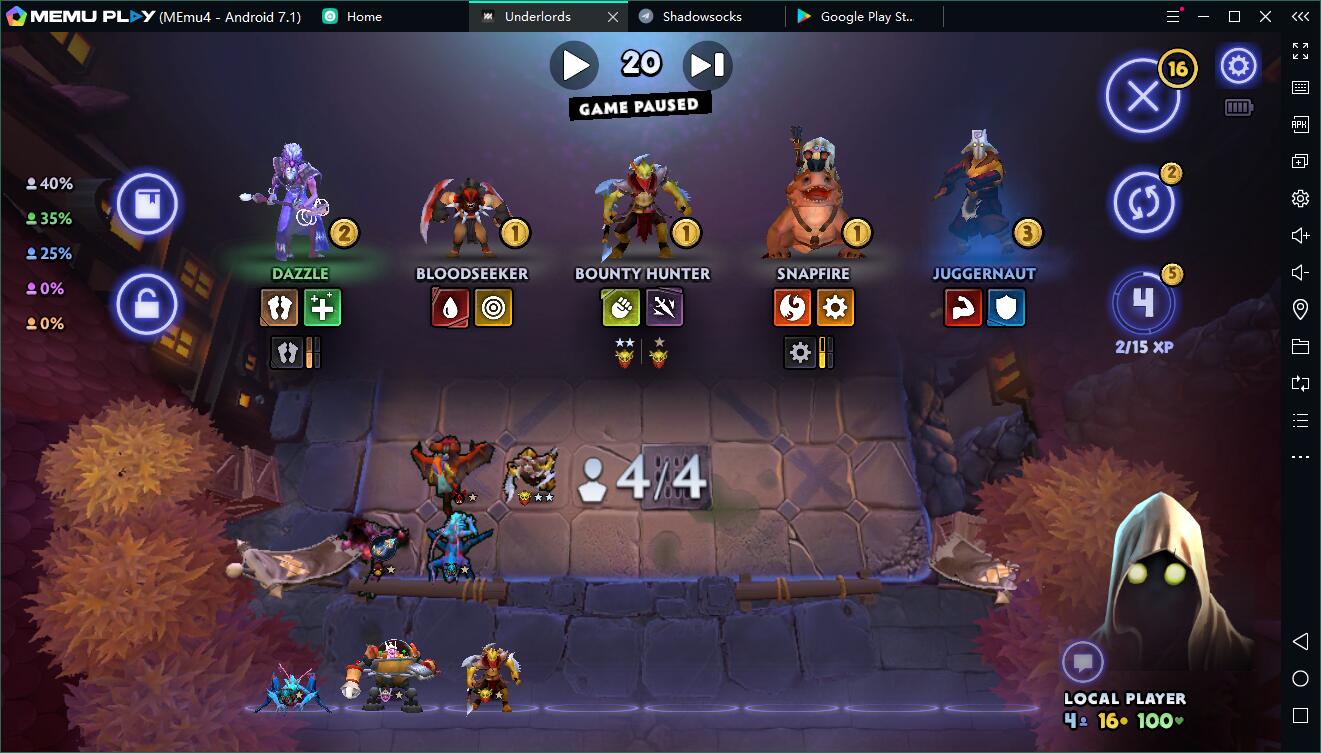
Task: Click Dazzle's green healer alliance icon
Action: (x=322, y=307)
